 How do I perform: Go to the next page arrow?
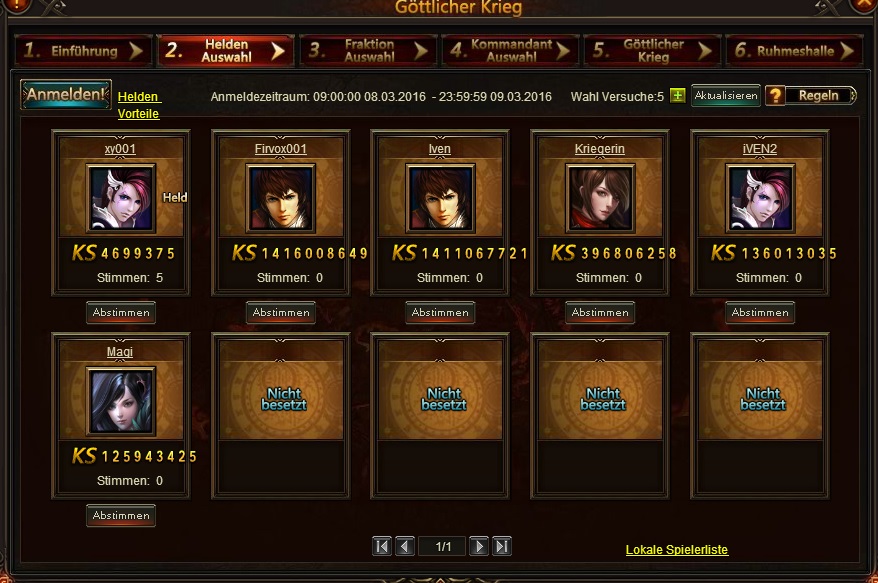click(479, 546)
